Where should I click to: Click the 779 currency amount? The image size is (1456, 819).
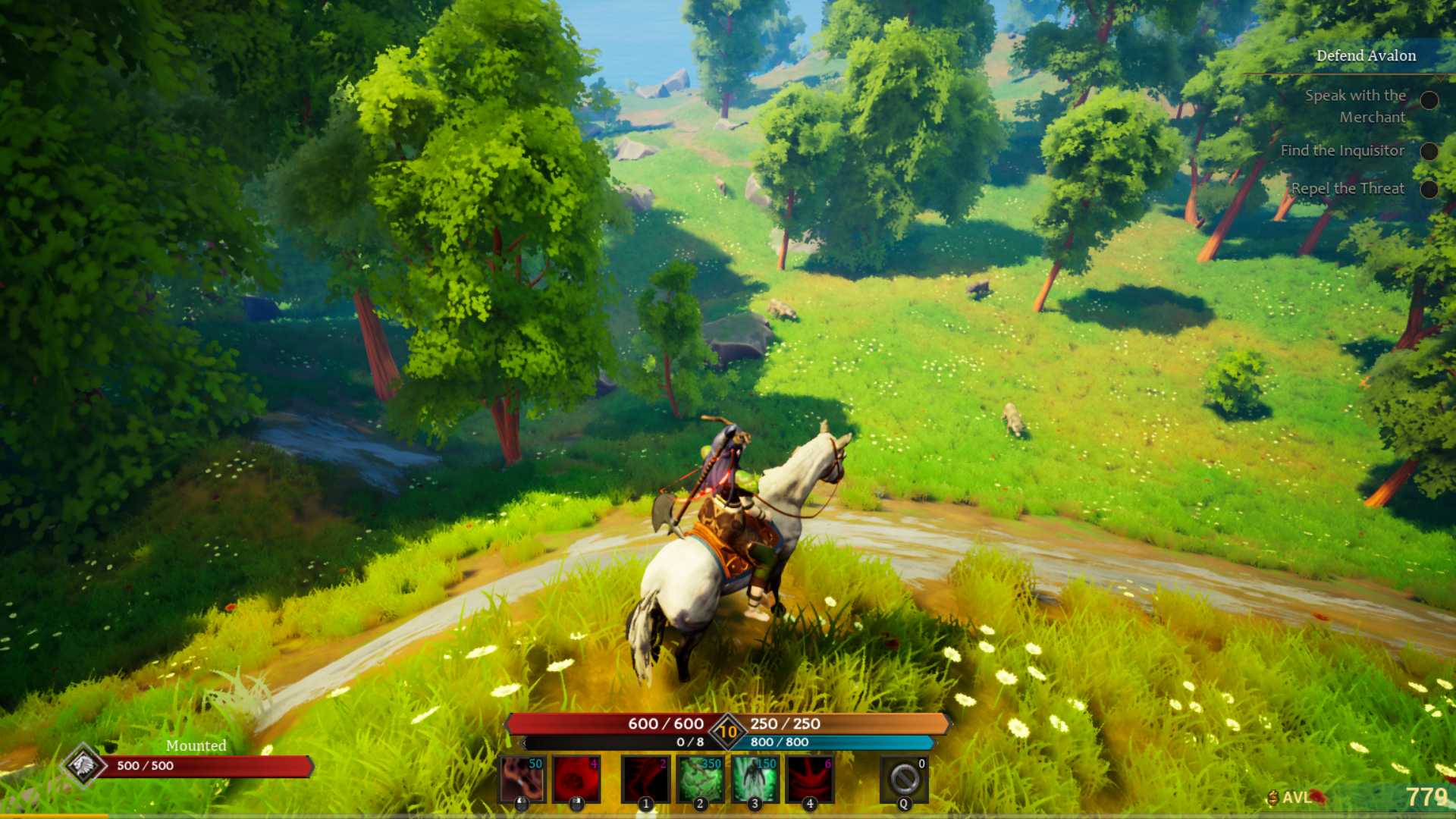point(1429,798)
